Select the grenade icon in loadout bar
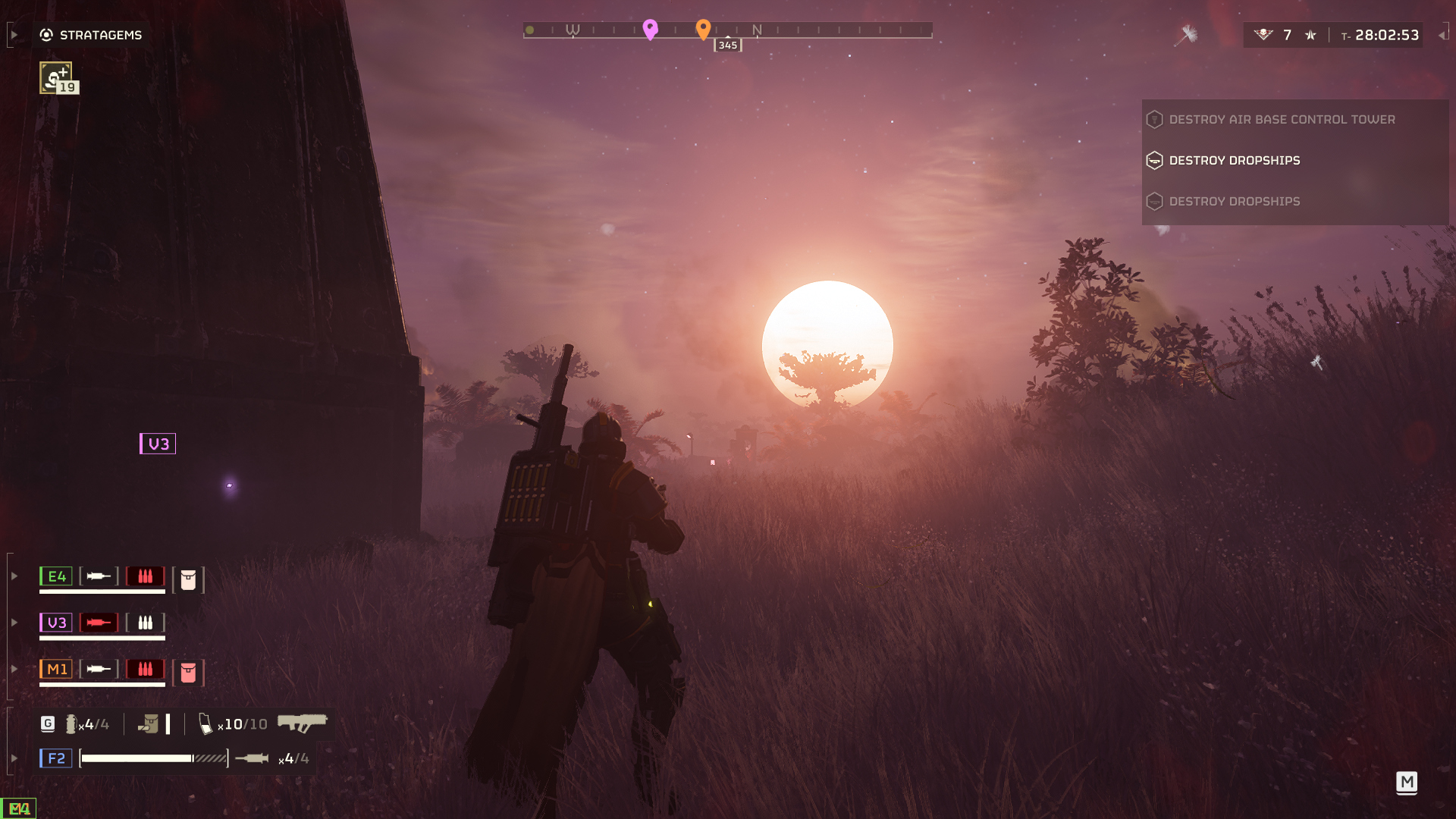The image size is (1456, 819). (x=71, y=724)
